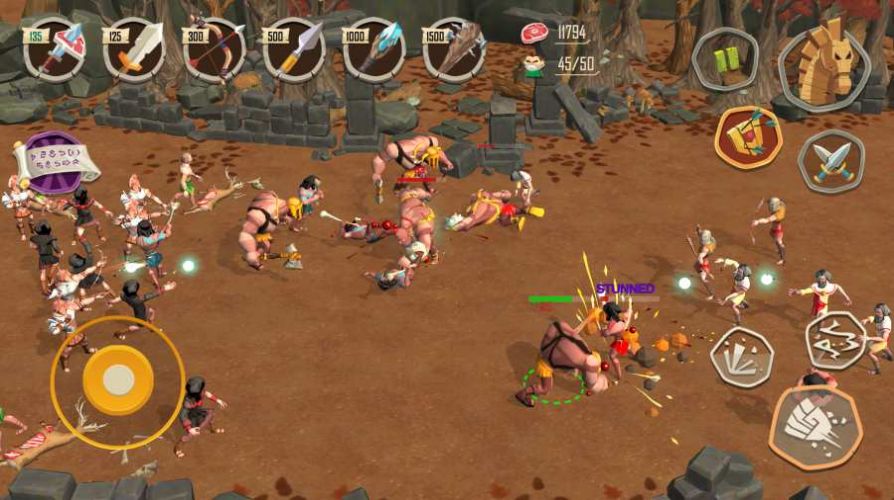The image size is (894, 500).
Task: Select the 125-cost sword icon
Action: click(134, 49)
